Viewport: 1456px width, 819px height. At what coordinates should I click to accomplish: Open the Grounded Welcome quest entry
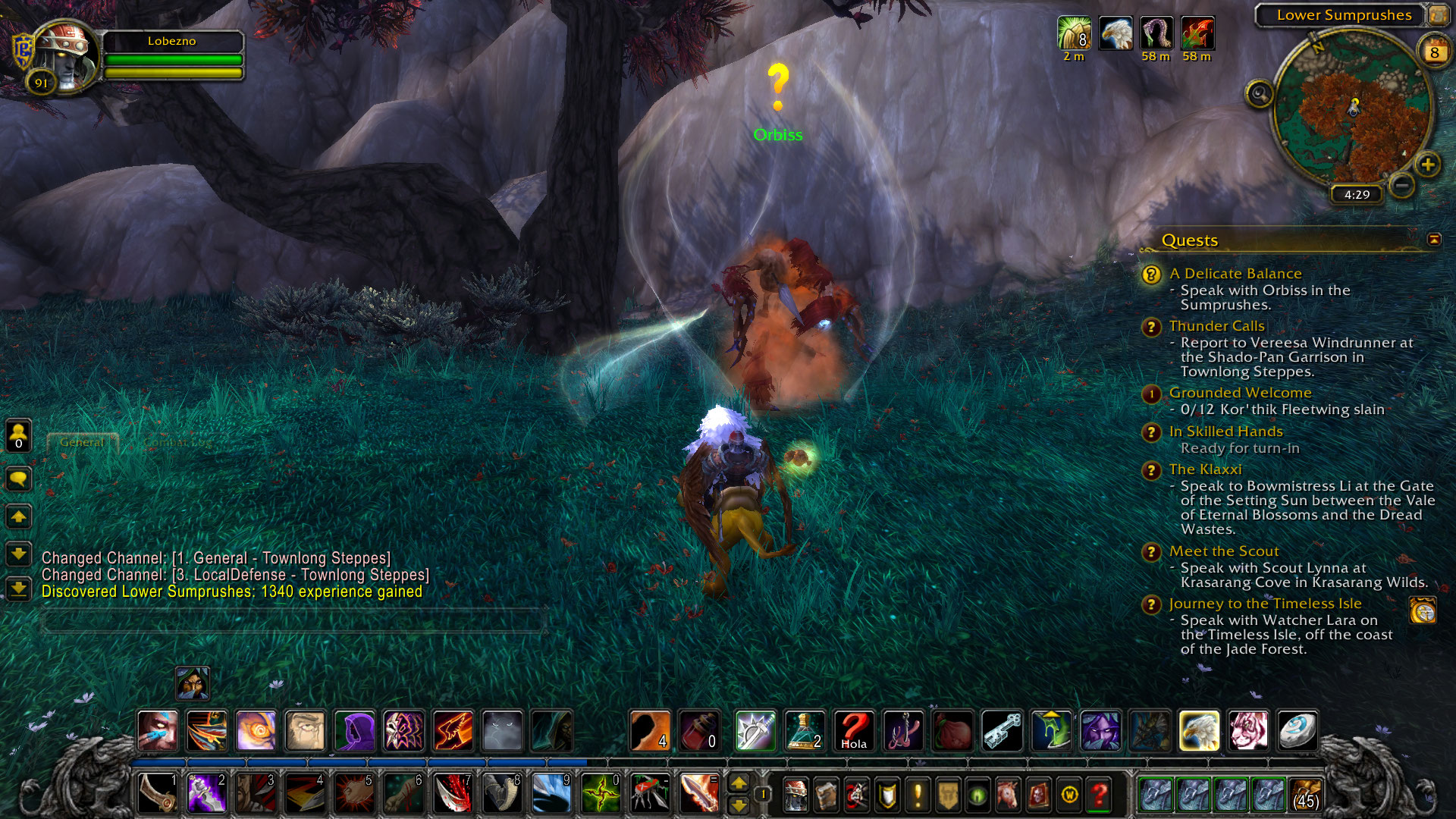1240,393
